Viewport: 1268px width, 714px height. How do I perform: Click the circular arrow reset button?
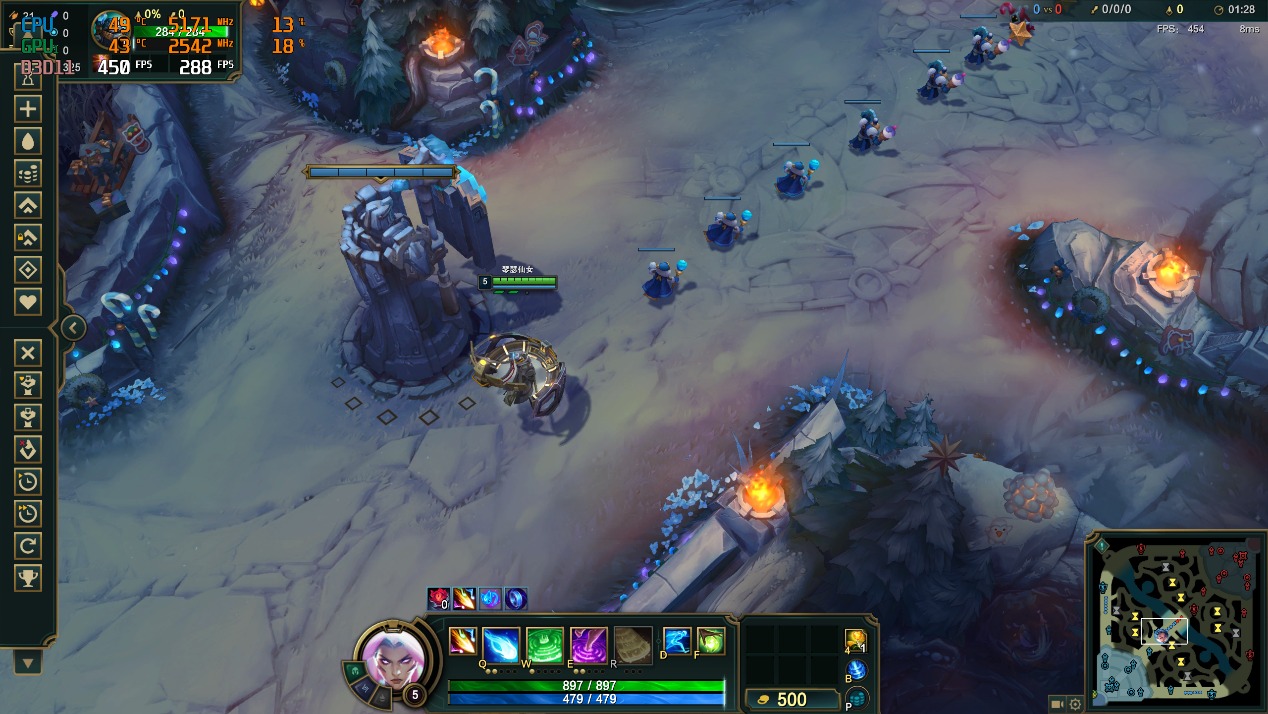tap(28, 545)
